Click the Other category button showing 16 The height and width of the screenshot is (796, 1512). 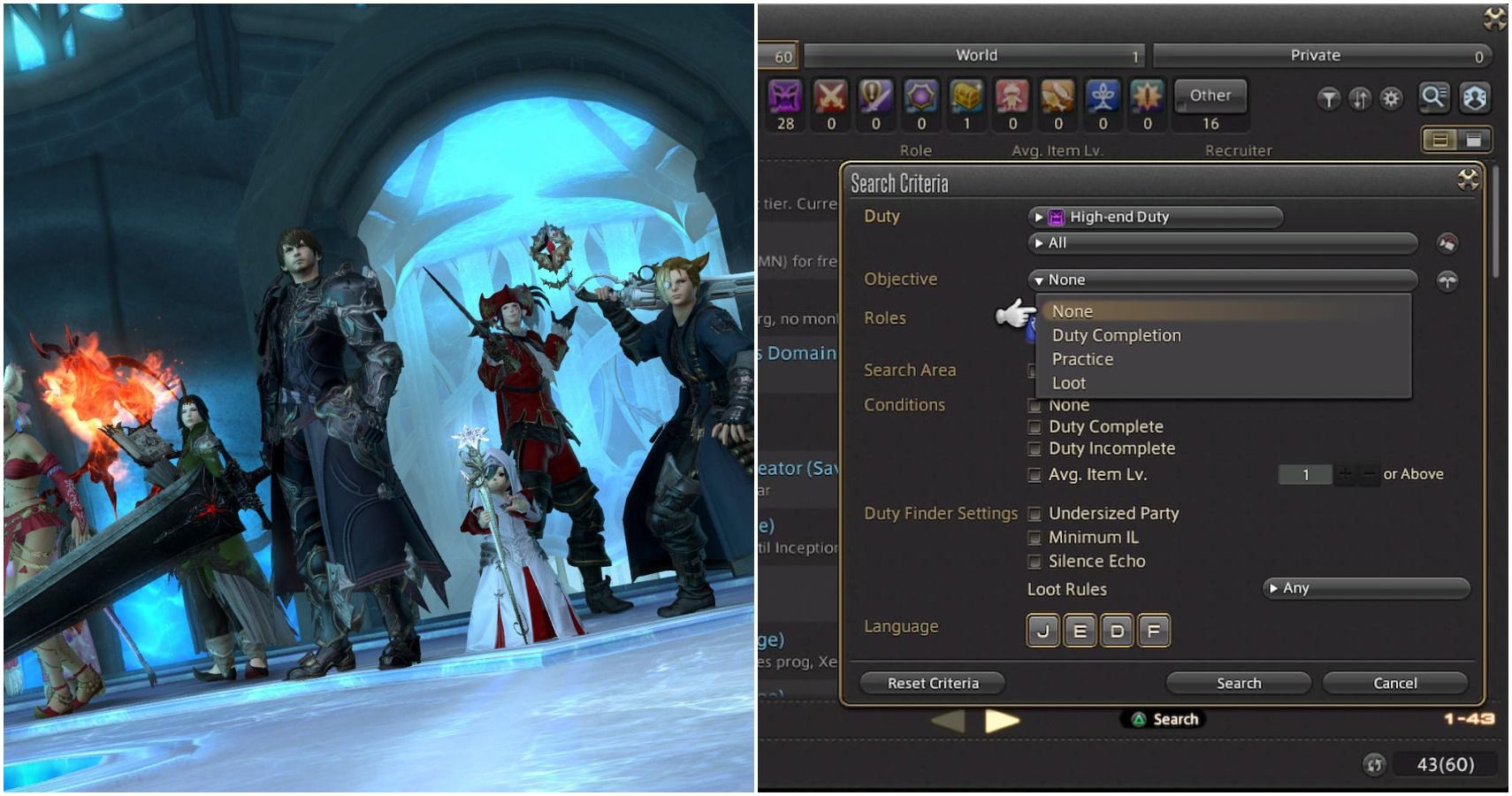[x=1210, y=96]
